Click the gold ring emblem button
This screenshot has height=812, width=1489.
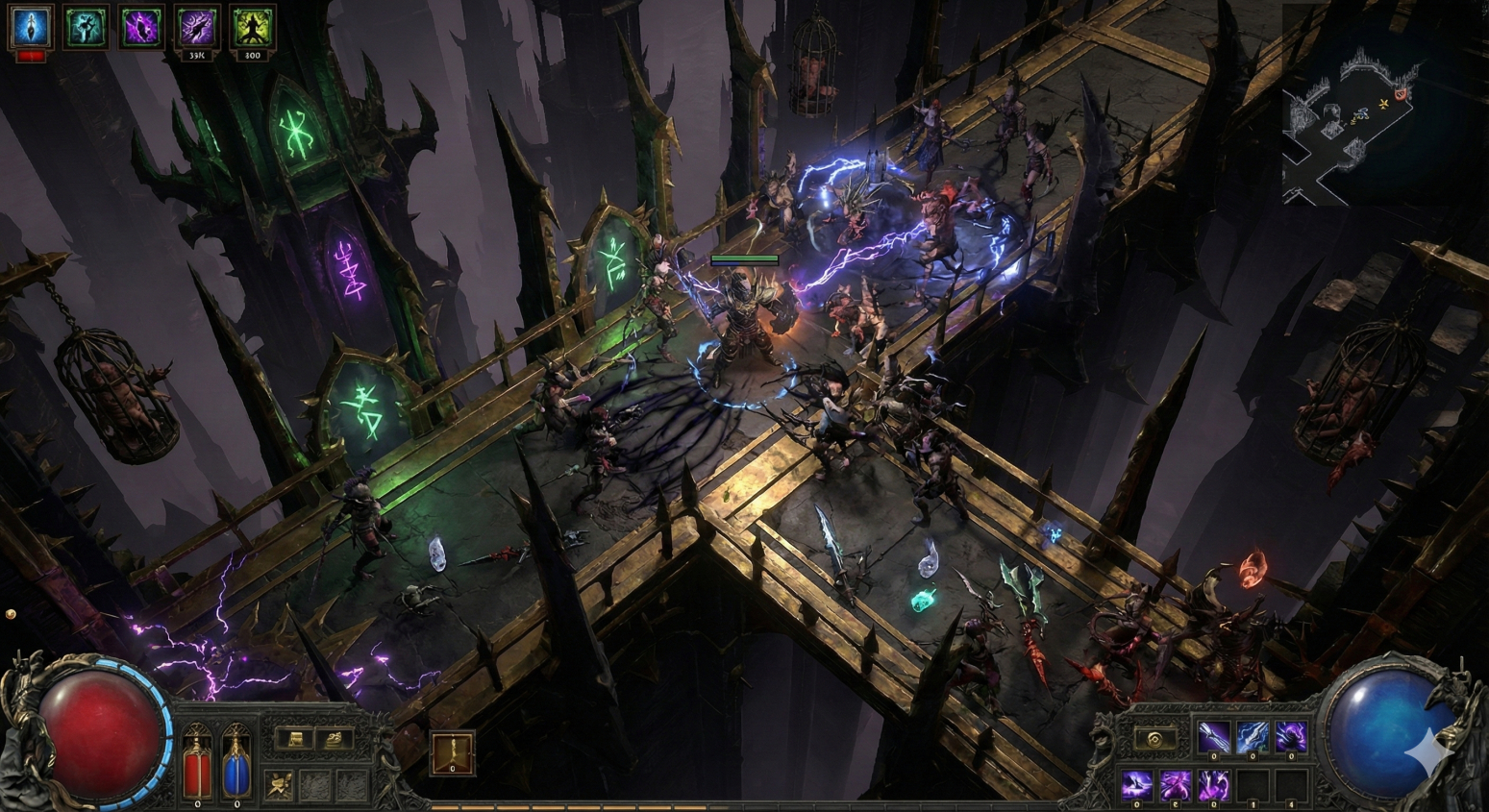(1154, 739)
